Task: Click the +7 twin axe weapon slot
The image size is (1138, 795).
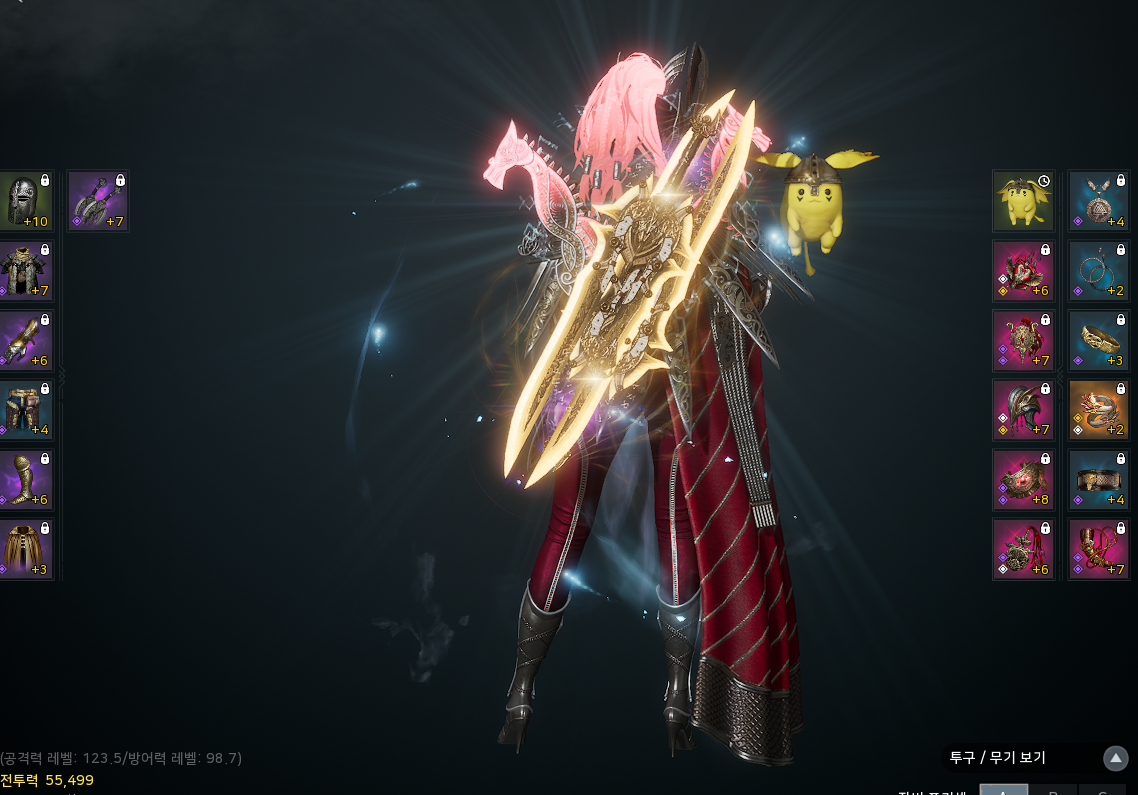Action: pyautogui.click(x=98, y=201)
